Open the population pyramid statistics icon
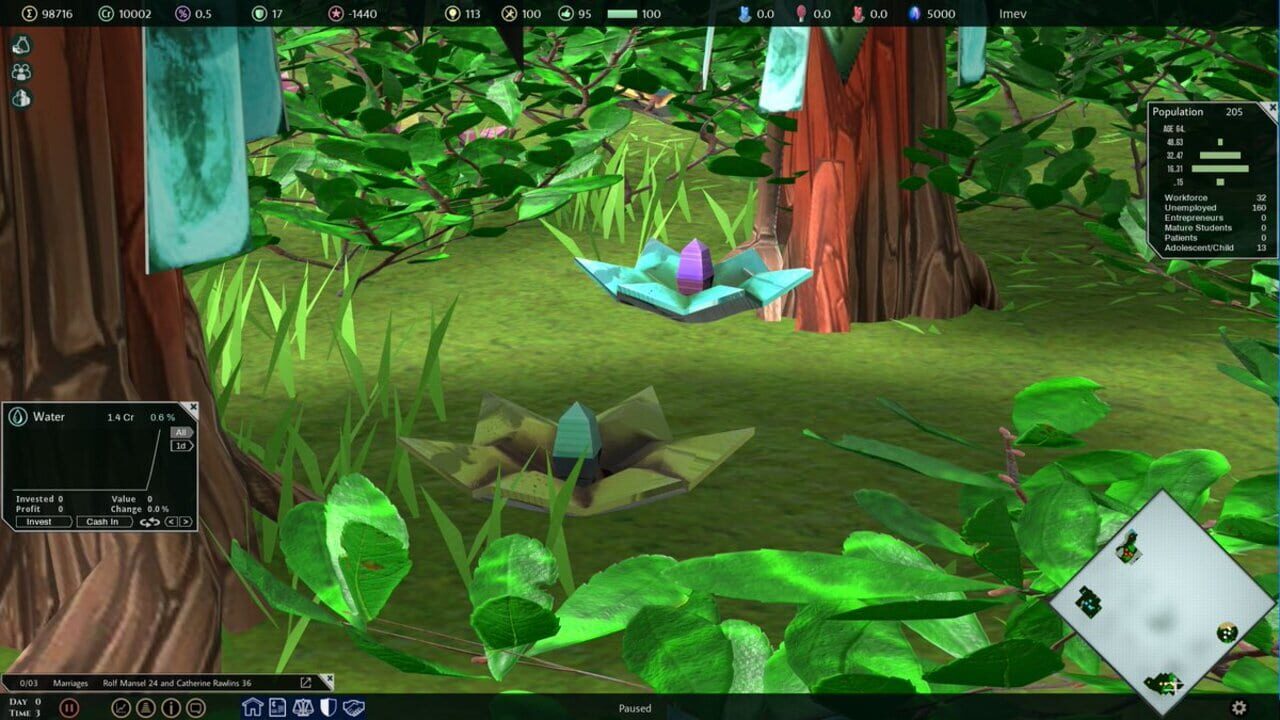The height and width of the screenshot is (720, 1280). 144,707
